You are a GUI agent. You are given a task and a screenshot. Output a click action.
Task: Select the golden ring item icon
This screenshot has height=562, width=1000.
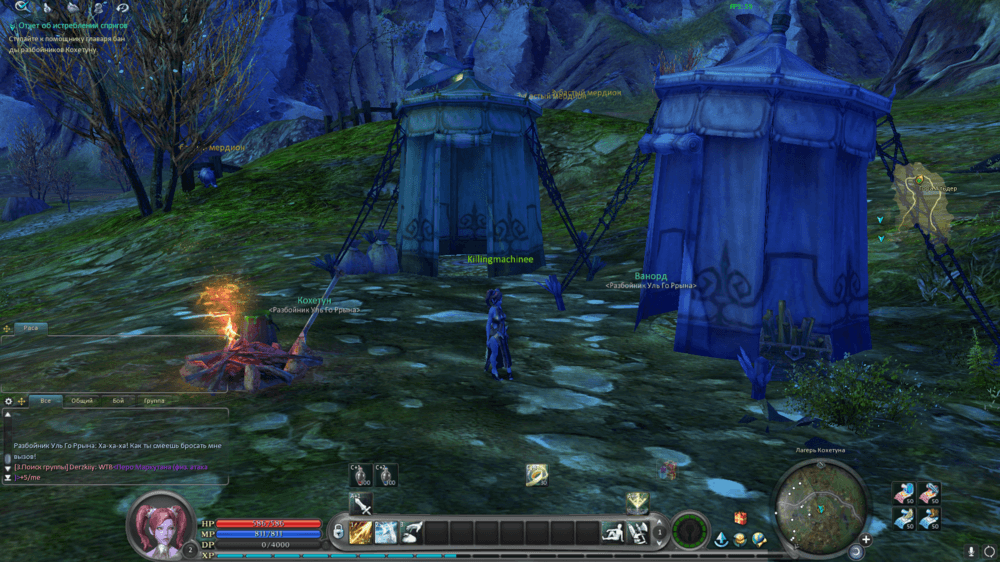point(537,475)
